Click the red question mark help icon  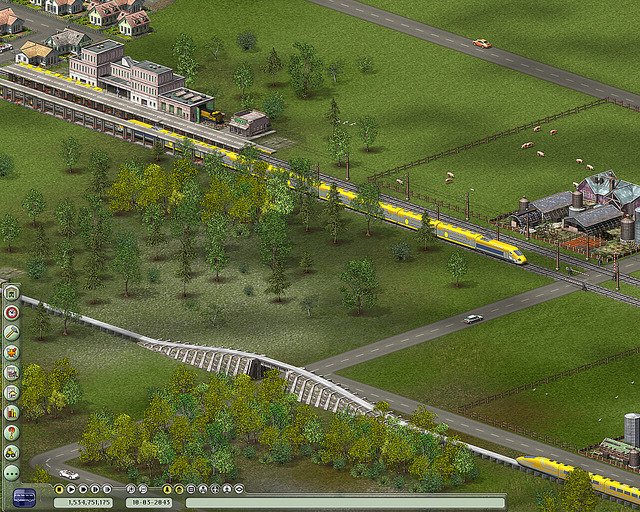coord(12,432)
